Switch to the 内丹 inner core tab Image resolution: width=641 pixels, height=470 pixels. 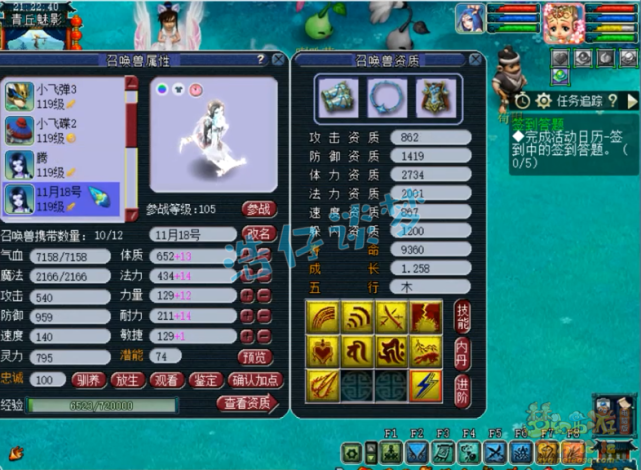pos(462,350)
